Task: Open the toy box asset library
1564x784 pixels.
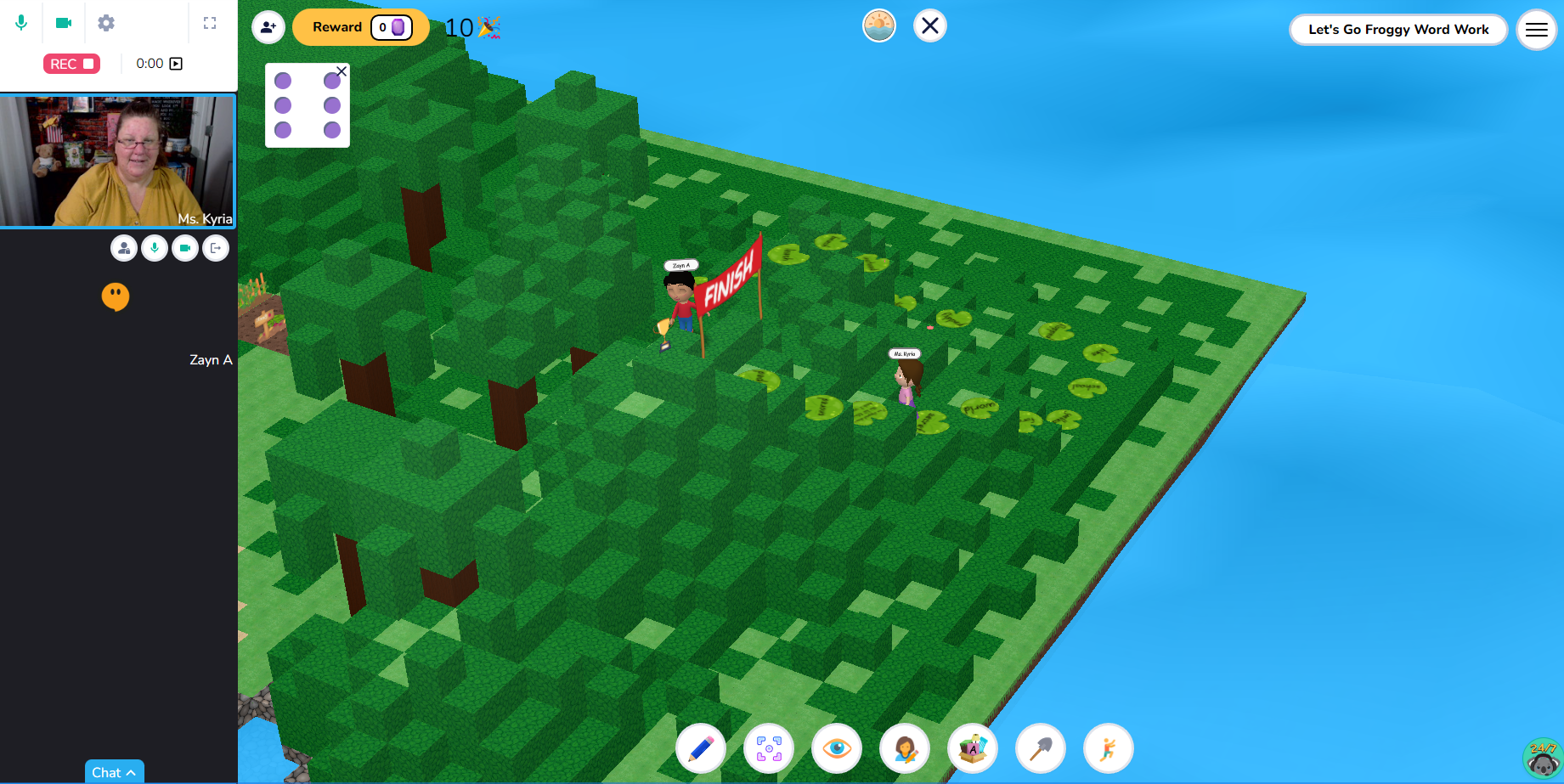Action: pyautogui.click(x=973, y=748)
